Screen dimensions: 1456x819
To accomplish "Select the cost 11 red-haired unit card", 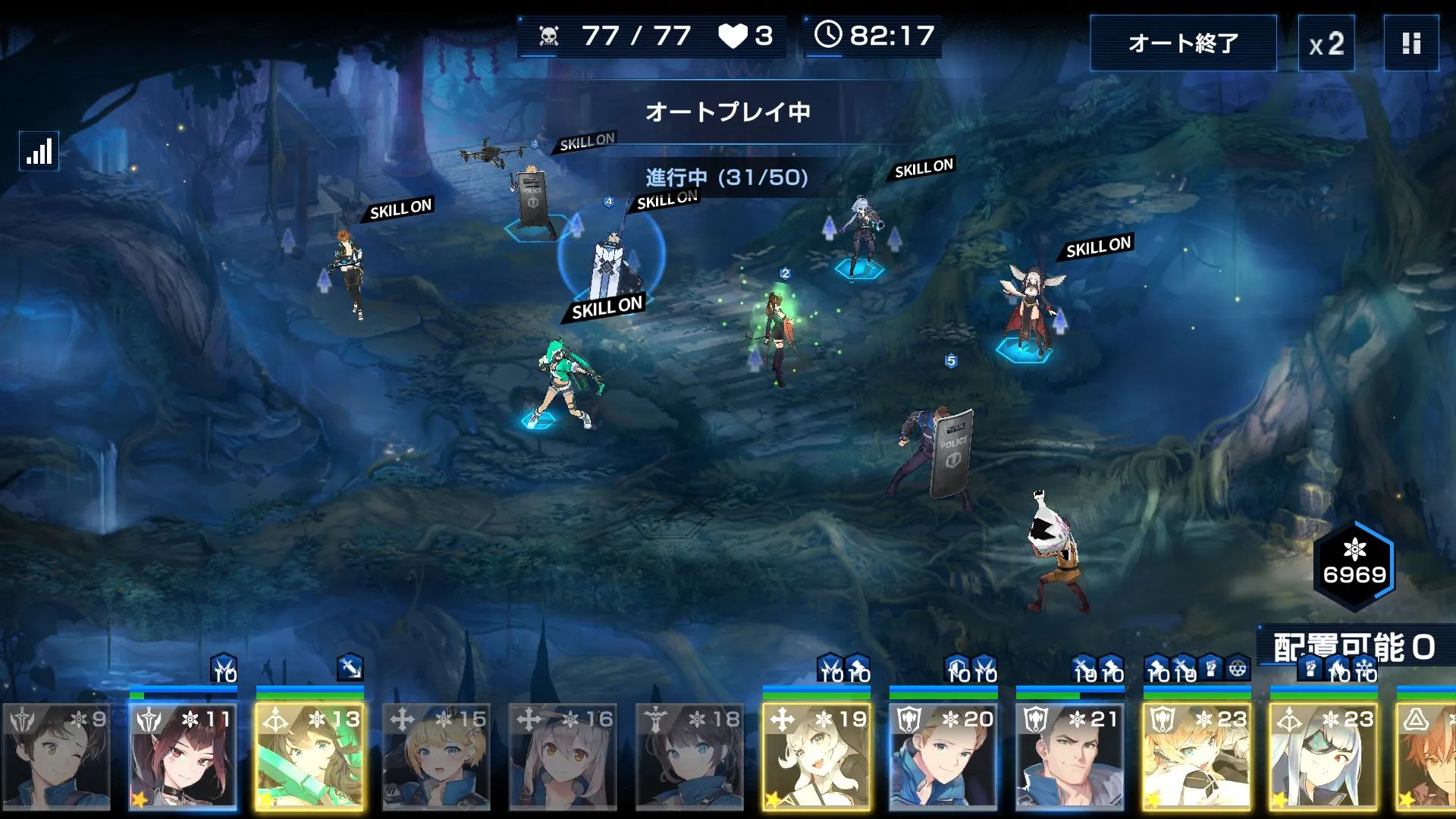I will [x=184, y=756].
